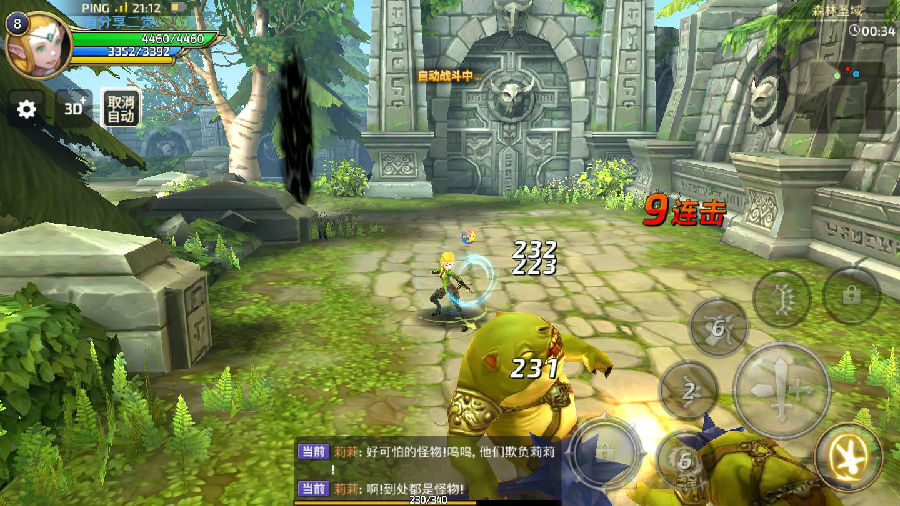Toggle the 3D+ camera mode
The image size is (900, 506).
(74, 108)
